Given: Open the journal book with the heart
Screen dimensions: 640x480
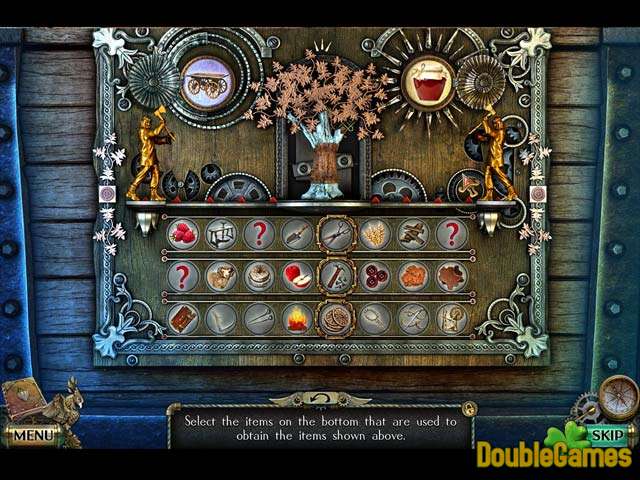Looking at the screenshot, I should (23, 400).
